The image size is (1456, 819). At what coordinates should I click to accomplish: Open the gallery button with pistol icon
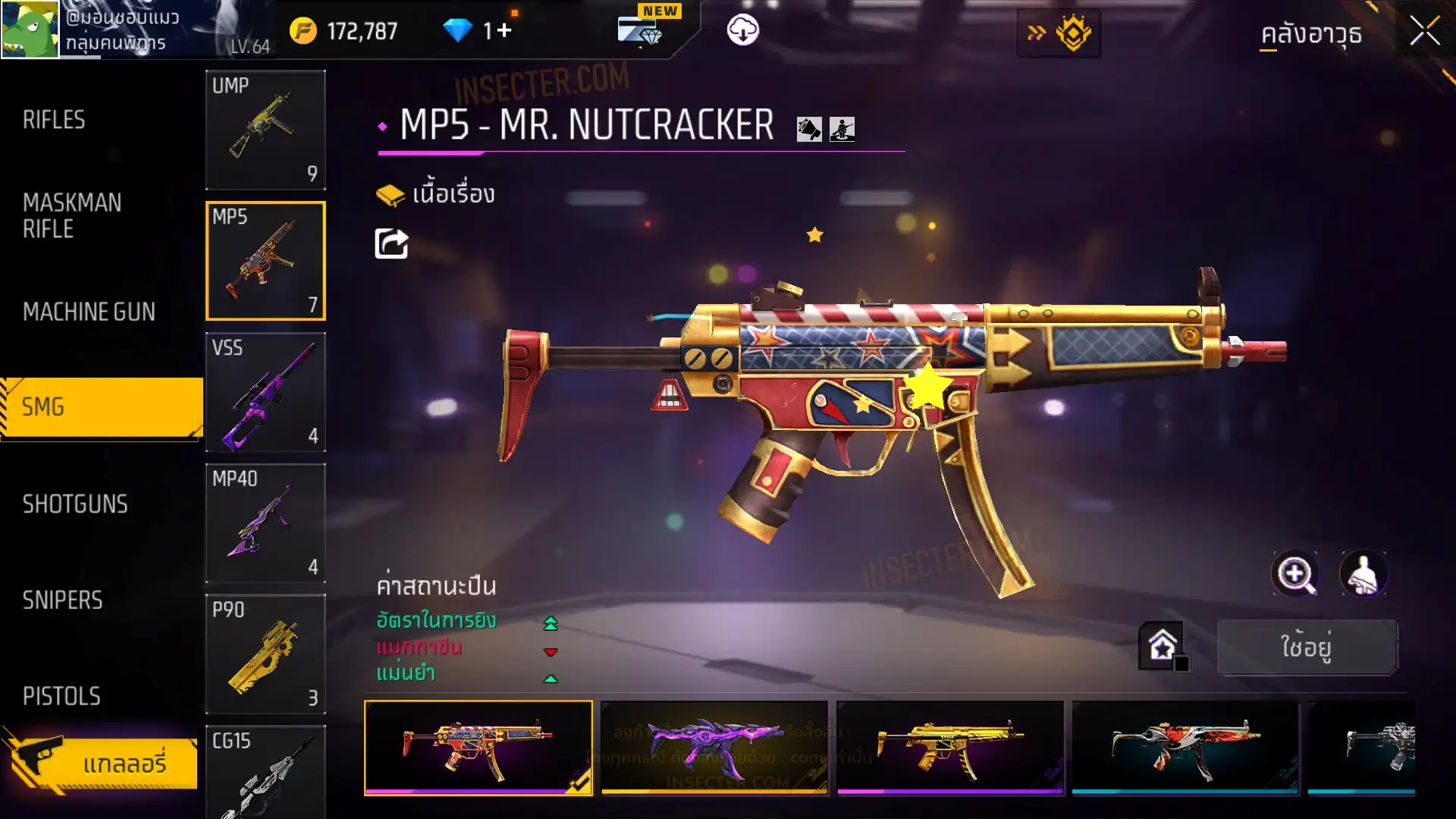click(102, 762)
